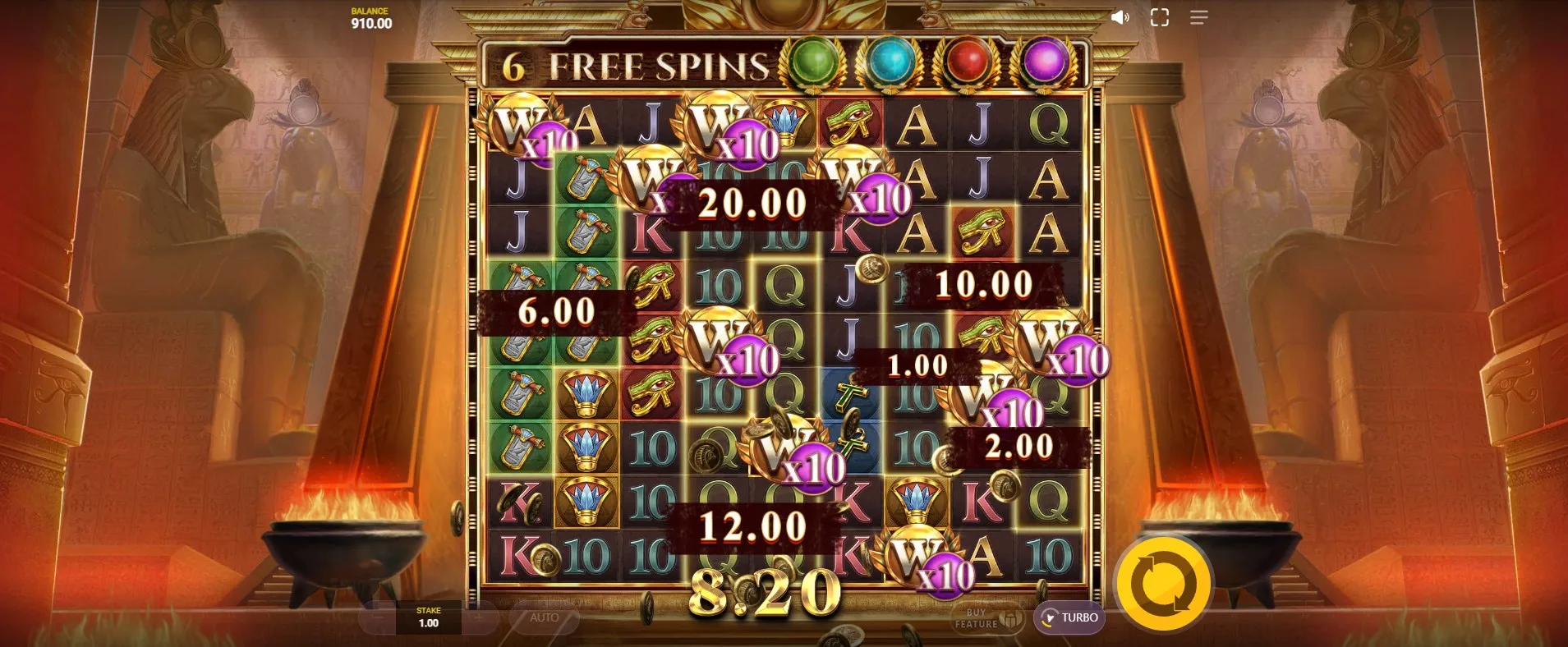Enter fullscreen mode
1568x647 pixels.
tap(1159, 17)
